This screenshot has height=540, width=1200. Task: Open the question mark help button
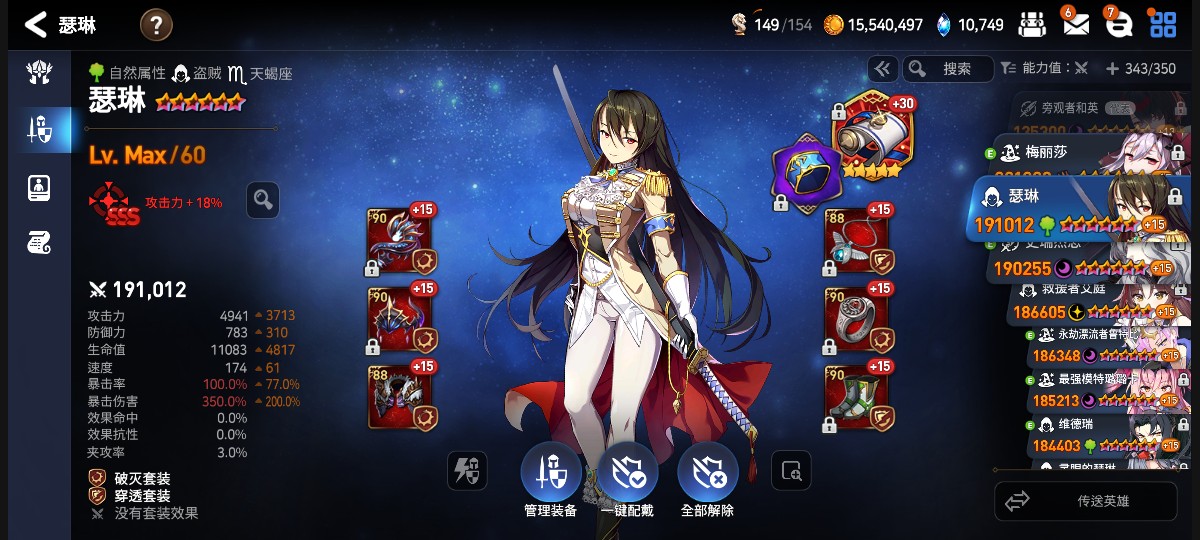(156, 25)
